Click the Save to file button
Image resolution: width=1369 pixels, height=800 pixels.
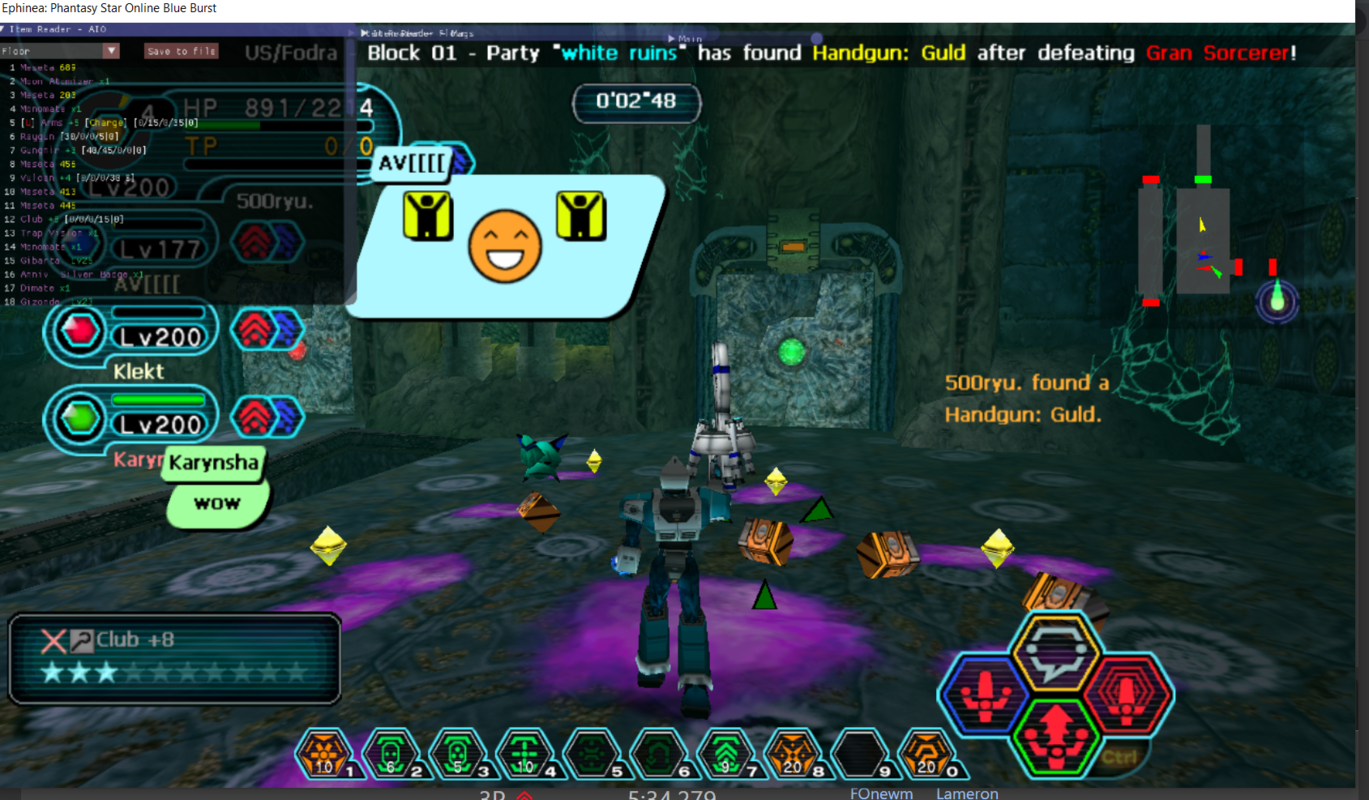click(181, 51)
